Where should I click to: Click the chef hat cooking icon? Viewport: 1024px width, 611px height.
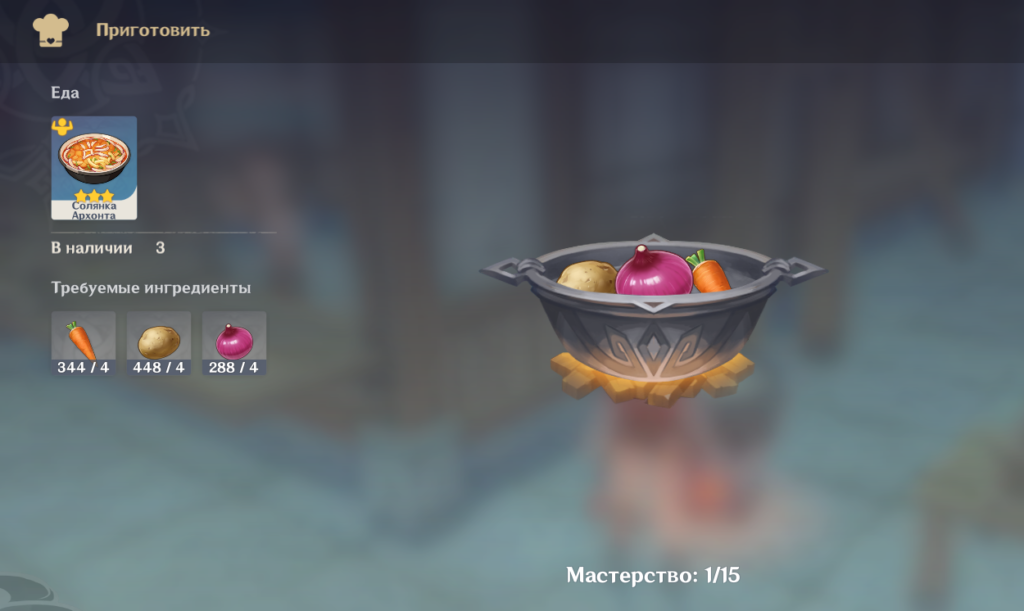(50, 30)
